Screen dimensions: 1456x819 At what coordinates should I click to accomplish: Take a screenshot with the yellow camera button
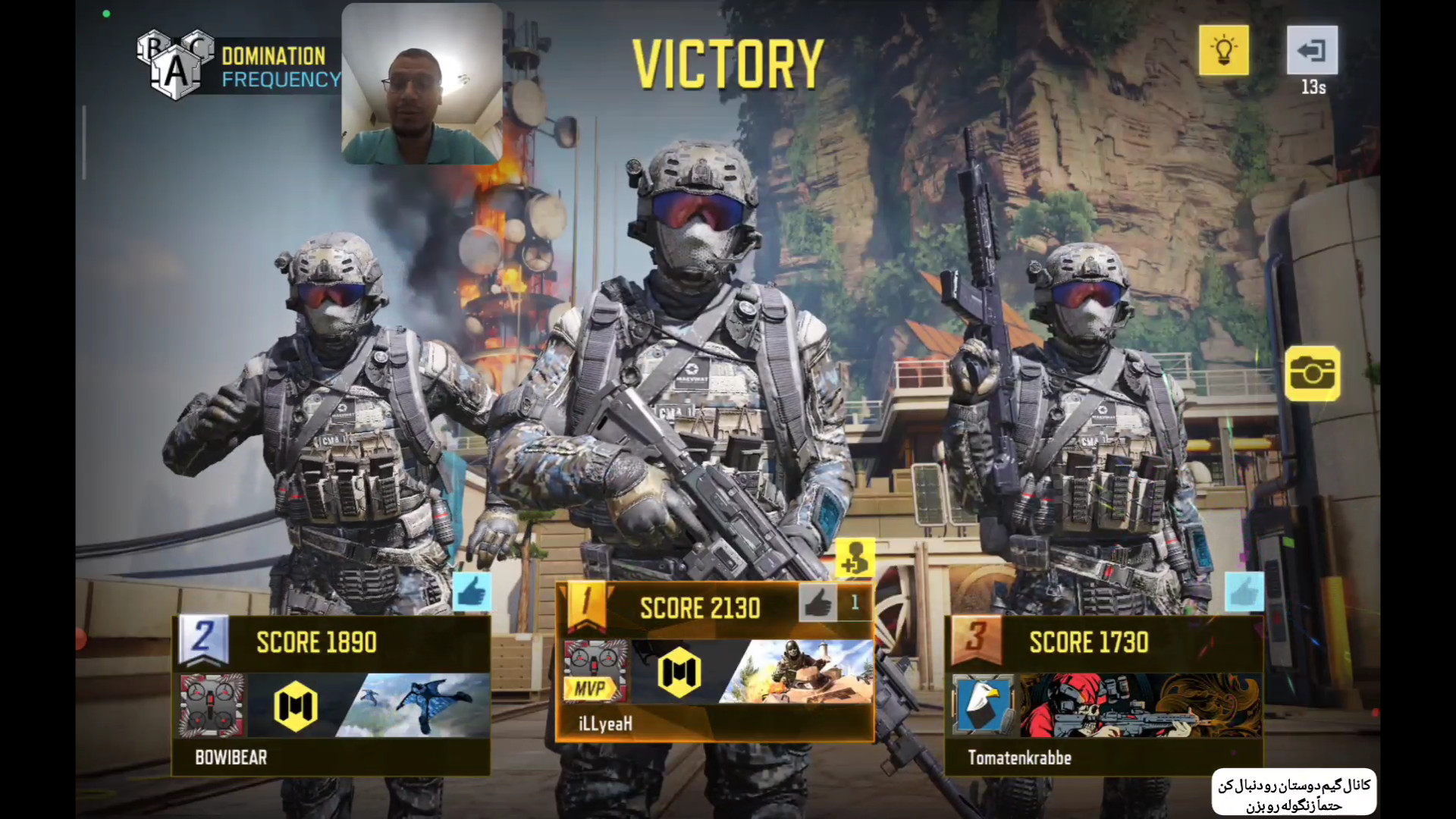coord(1312,373)
